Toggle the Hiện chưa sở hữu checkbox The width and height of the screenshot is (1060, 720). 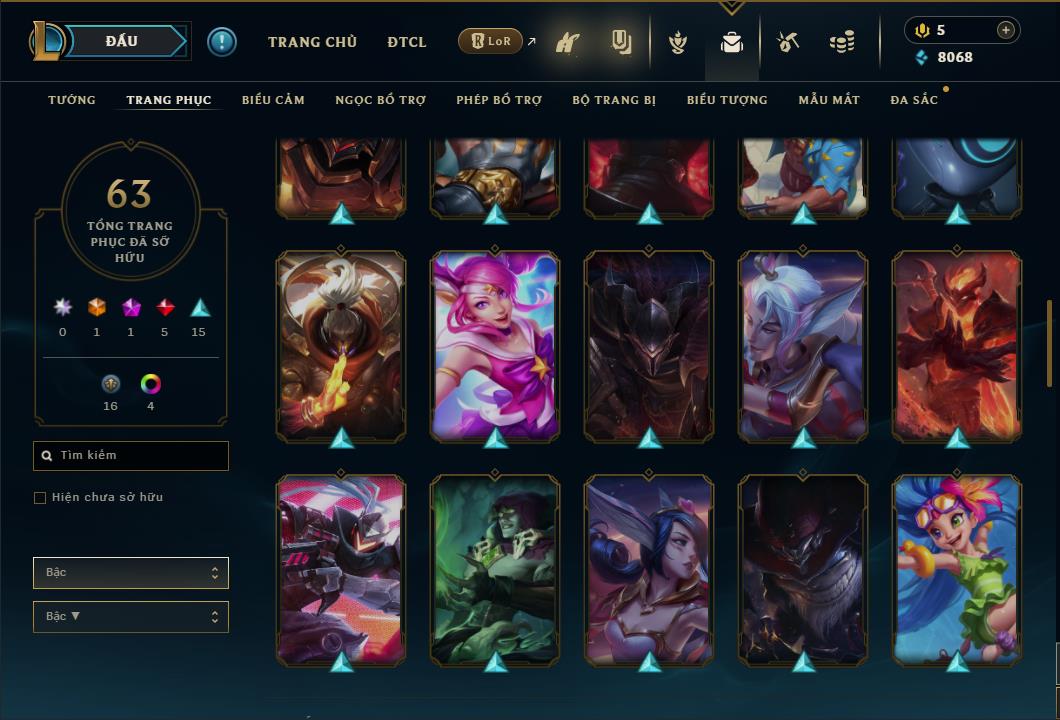[x=40, y=498]
